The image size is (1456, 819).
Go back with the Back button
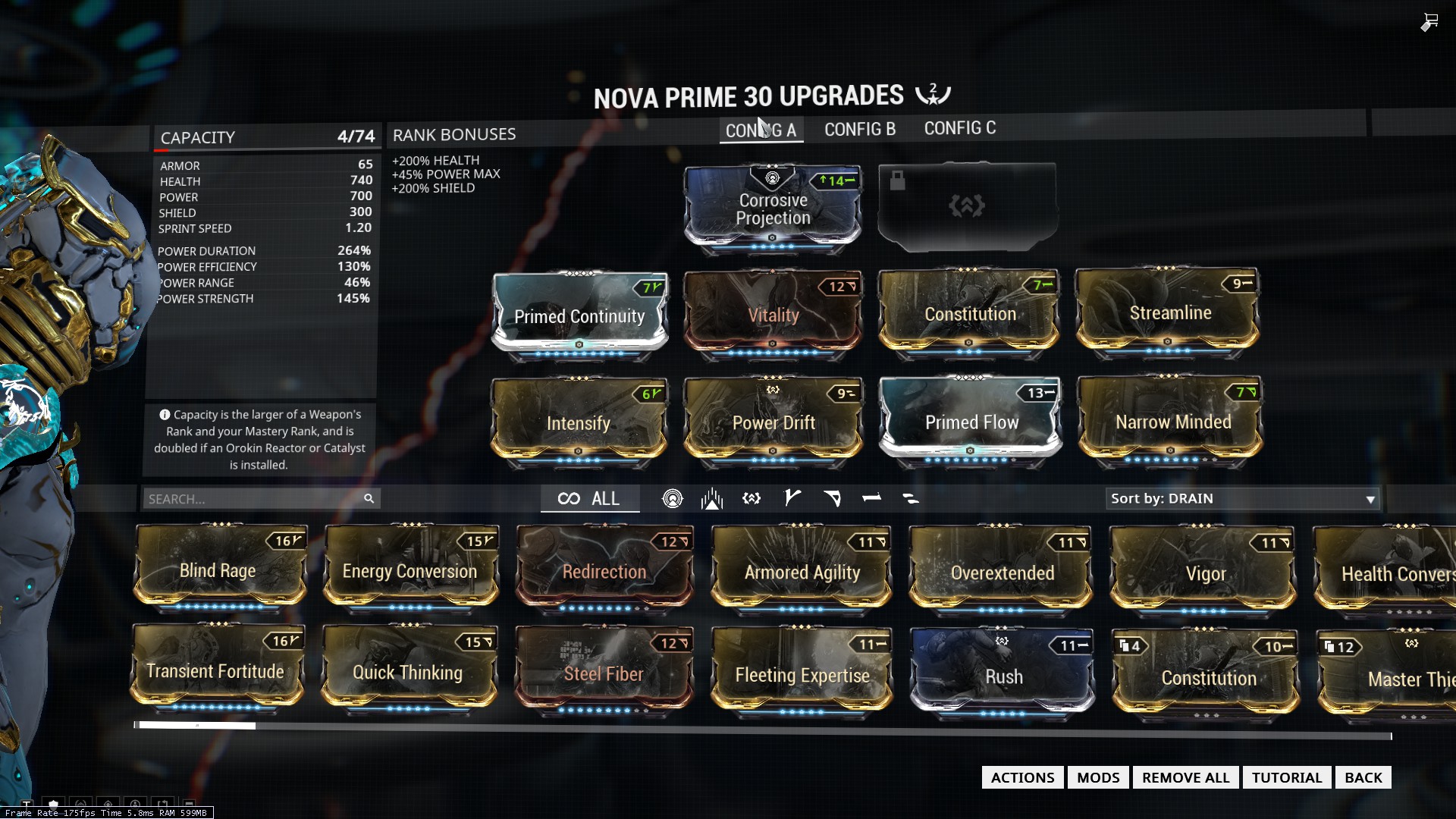tap(1363, 777)
